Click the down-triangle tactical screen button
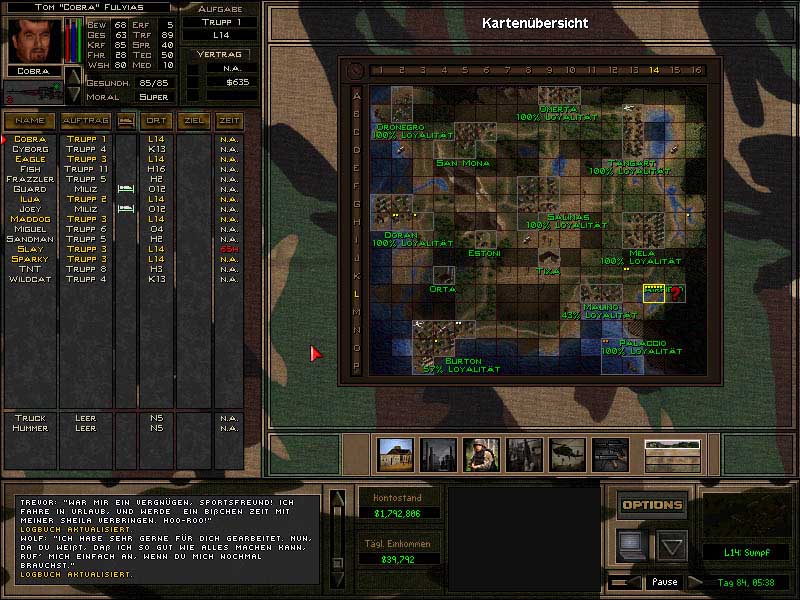 (x=671, y=545)
